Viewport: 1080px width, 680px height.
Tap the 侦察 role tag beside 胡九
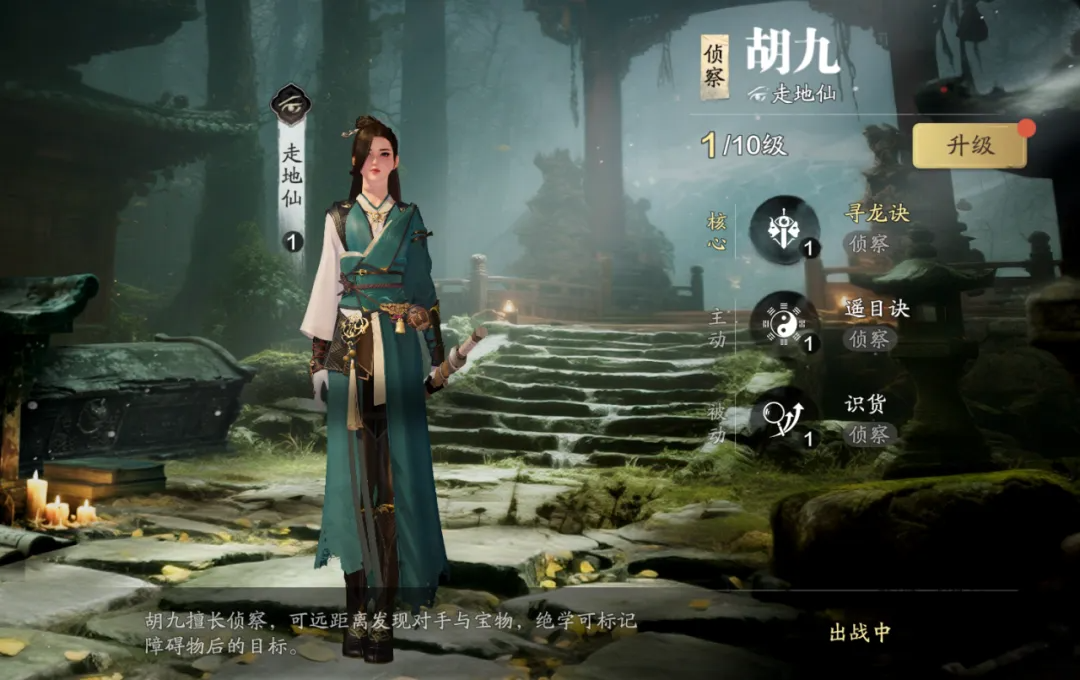click(x=714, y=67)
